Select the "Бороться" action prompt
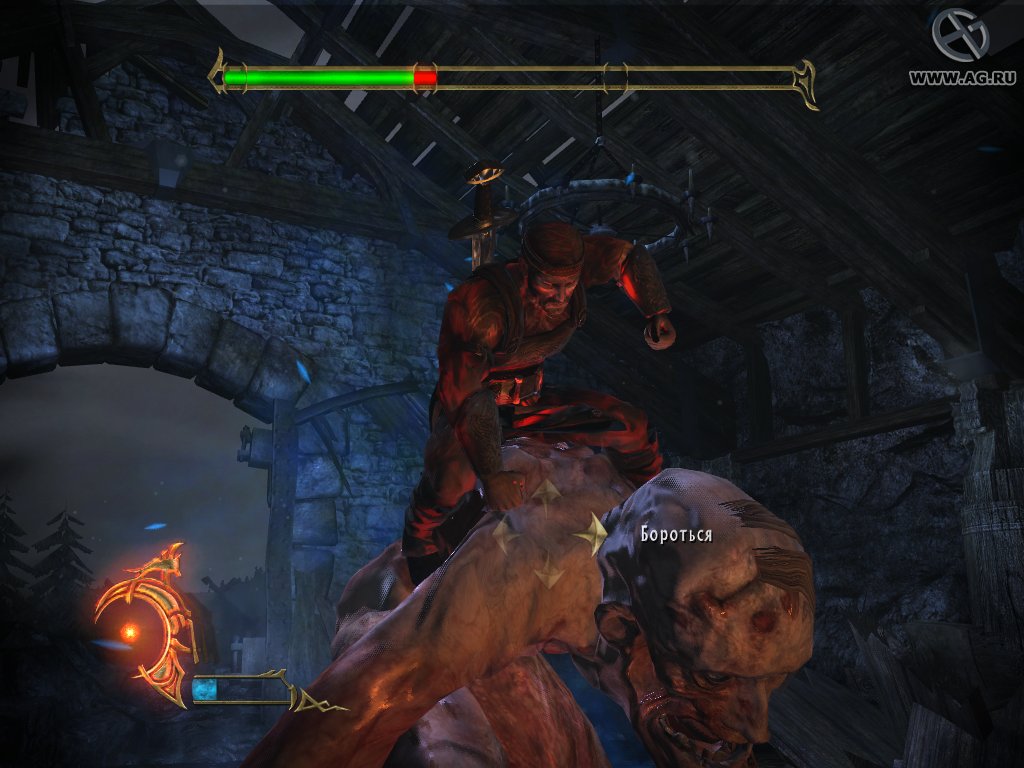The image size is (1024, 768). tap(677, 534)
